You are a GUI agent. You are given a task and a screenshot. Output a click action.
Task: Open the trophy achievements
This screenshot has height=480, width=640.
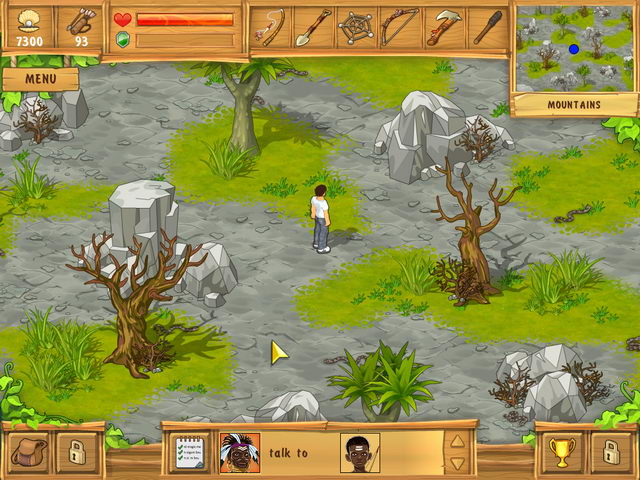561,453
